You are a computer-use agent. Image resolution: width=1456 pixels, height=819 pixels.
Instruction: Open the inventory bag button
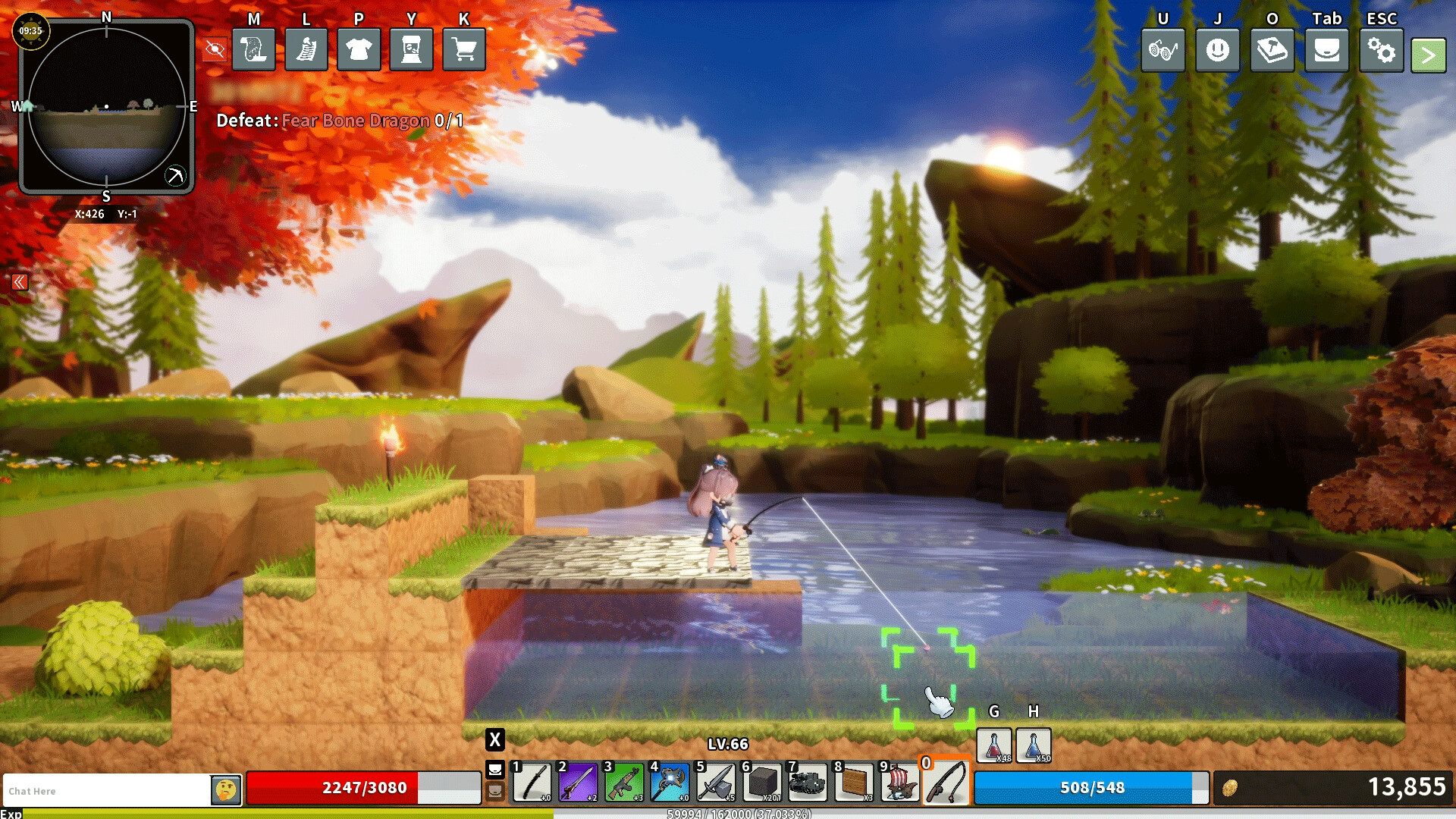(x=1326, y=51)
